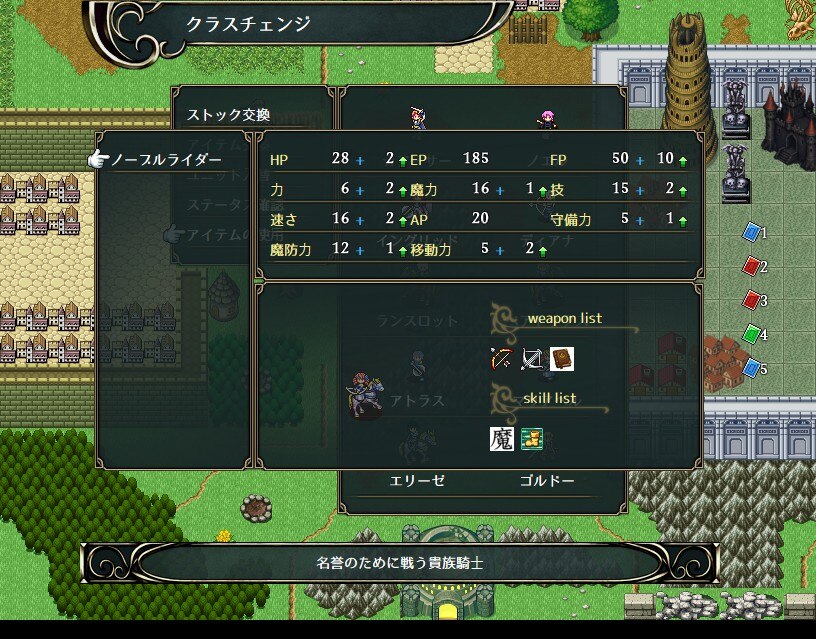Click the bow icon in weapon list
This screenshot has width=816, height=639.
coord(501,358)
